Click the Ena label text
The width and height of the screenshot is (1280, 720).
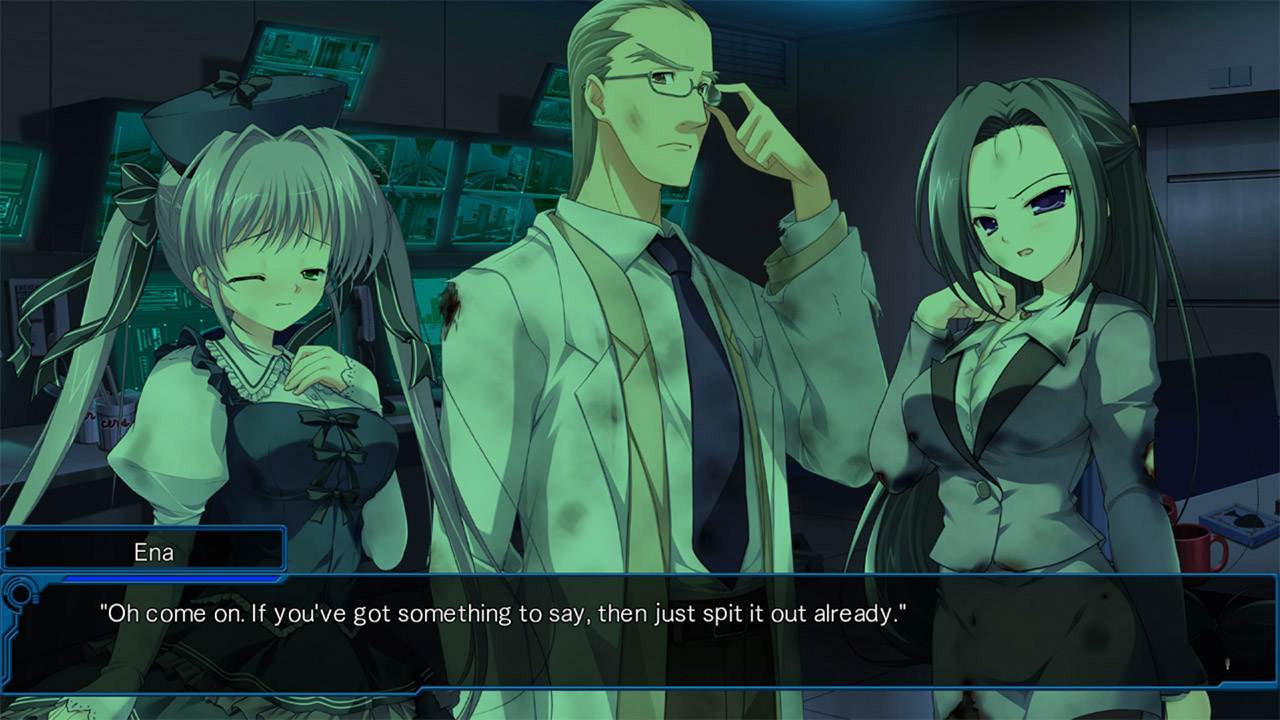click(153, 550)
